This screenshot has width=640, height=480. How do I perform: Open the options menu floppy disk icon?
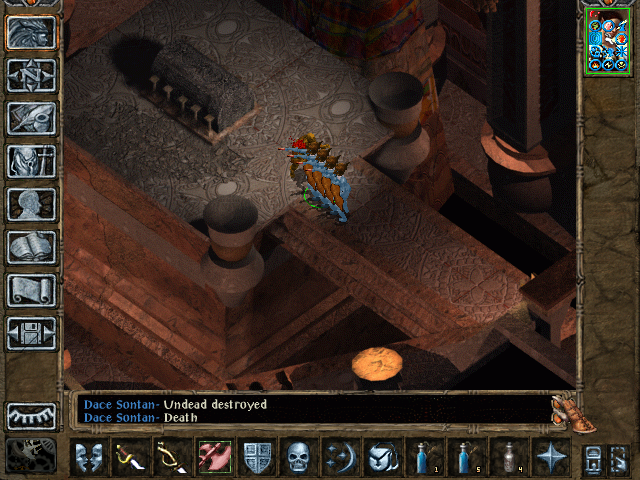32,333
